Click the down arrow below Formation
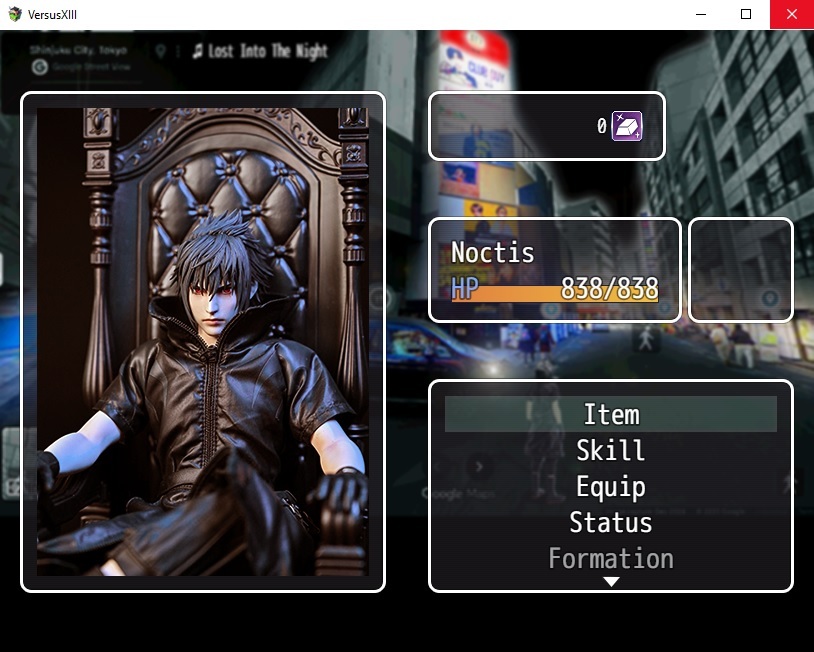This screenshot has height=652, width=814. click(x=611, y=582)
